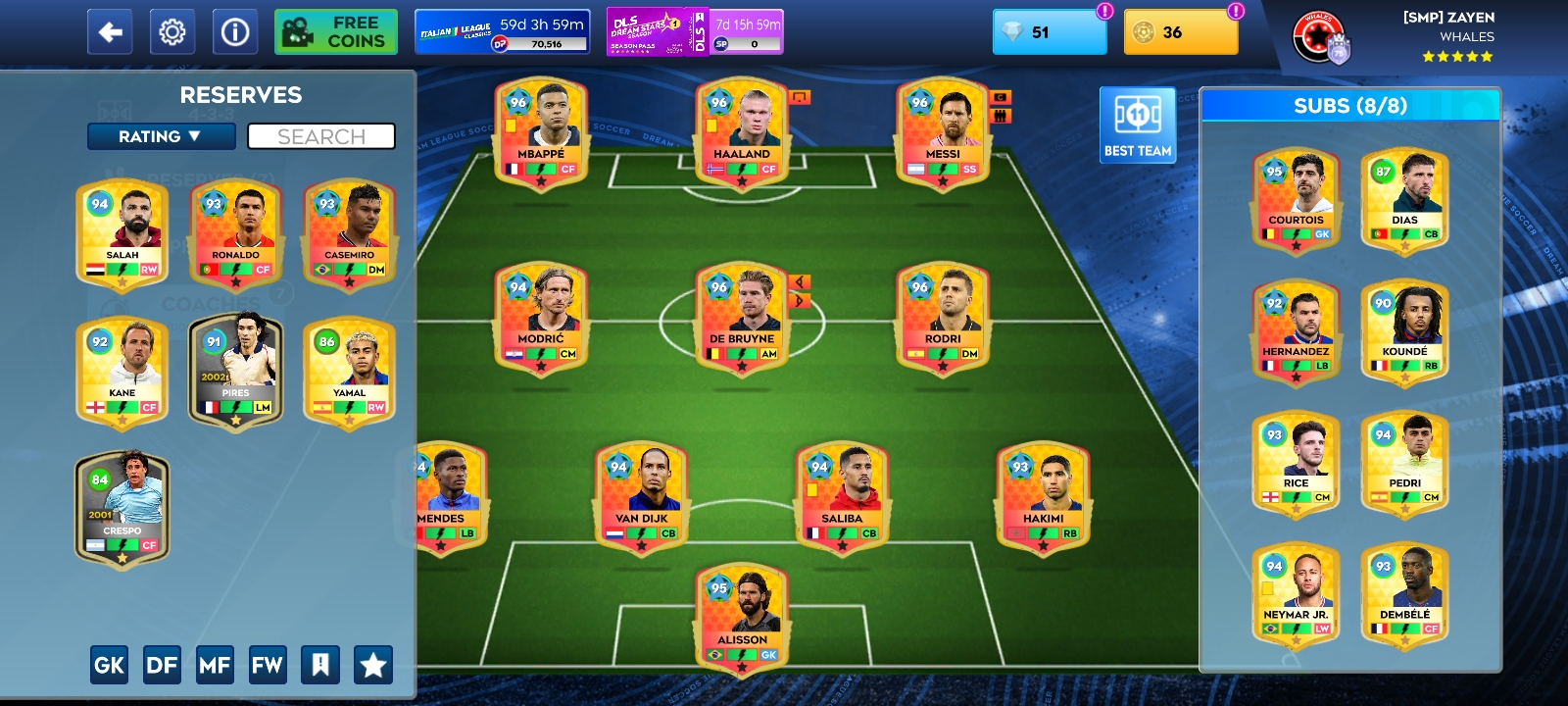
Task: View the info screen
Action: [x=233, y=30]
